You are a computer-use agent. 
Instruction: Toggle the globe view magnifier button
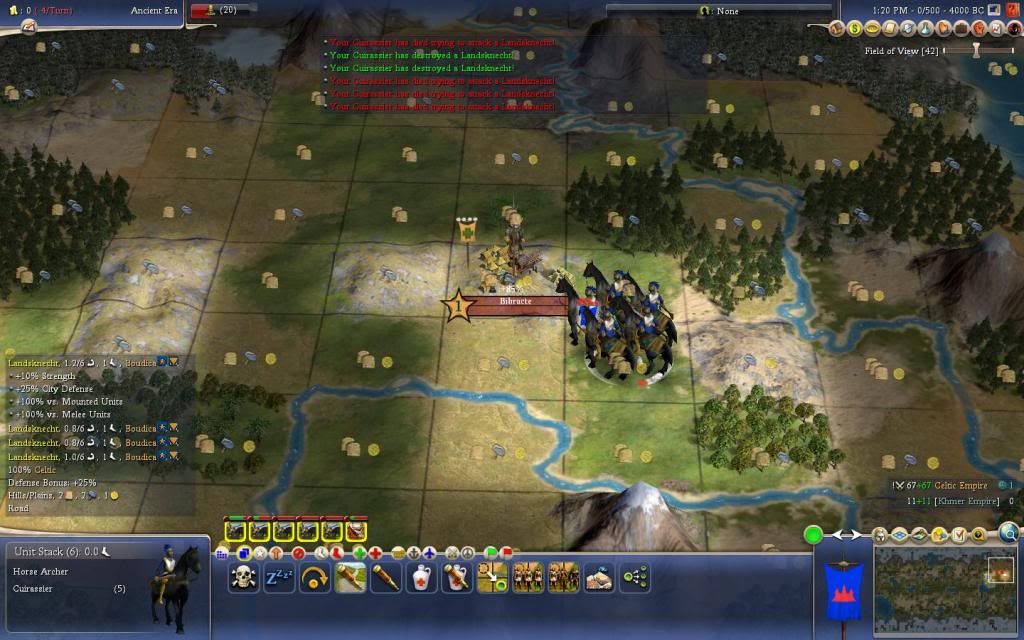coord(1009,534)
